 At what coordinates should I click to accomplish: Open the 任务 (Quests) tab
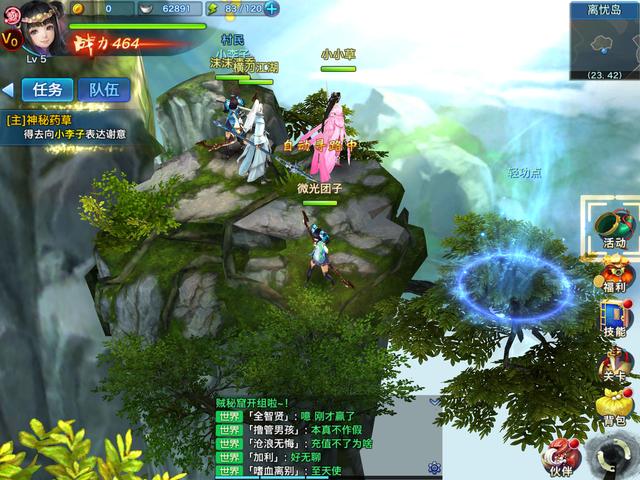pyautogui.click(x=47, y=89)
